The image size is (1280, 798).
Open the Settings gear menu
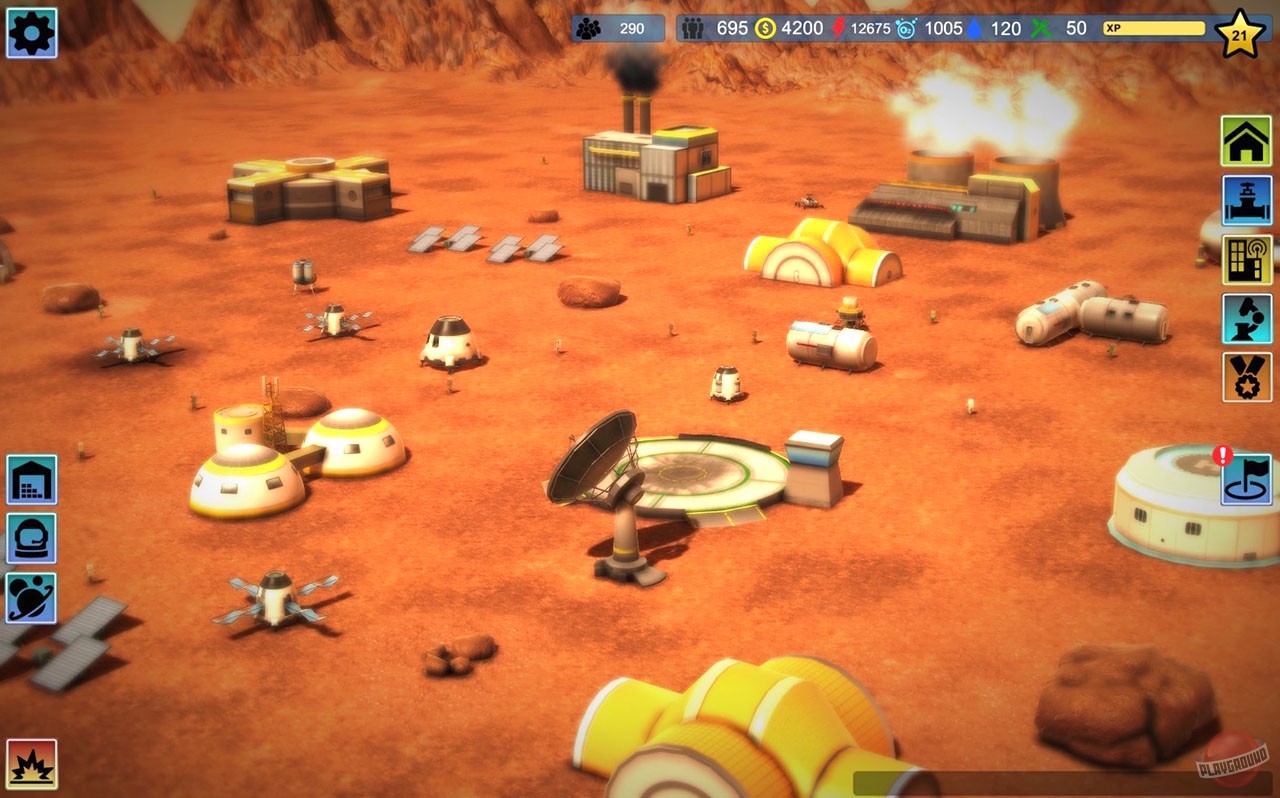click(31, 33)
